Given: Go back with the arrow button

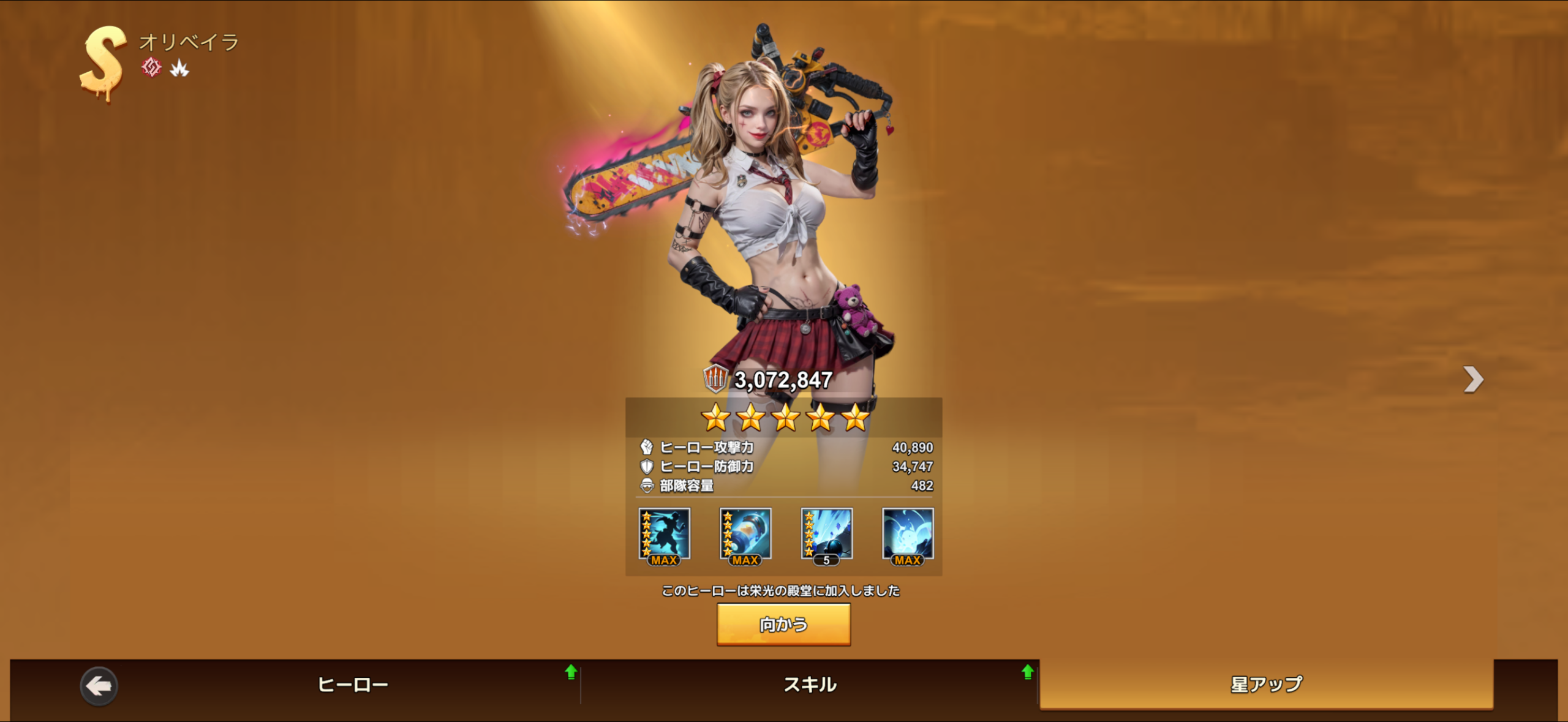Looking at the screenshot, I should (x=99, y=686).
